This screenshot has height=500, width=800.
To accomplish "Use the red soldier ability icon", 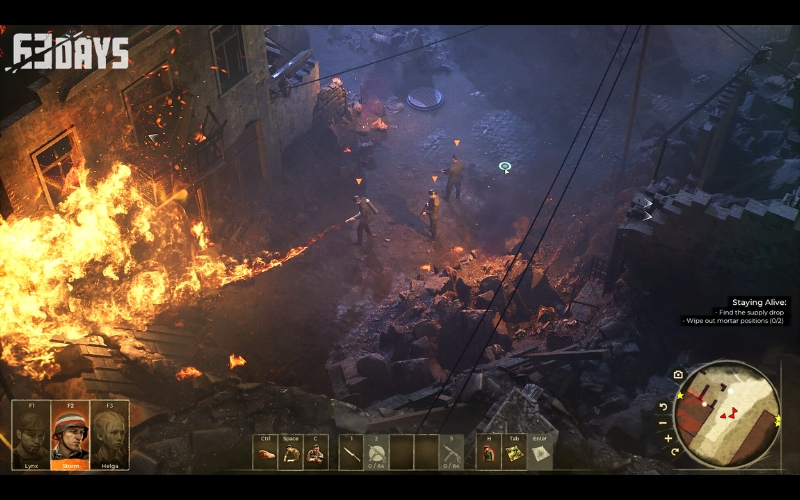I will point(488,453).
